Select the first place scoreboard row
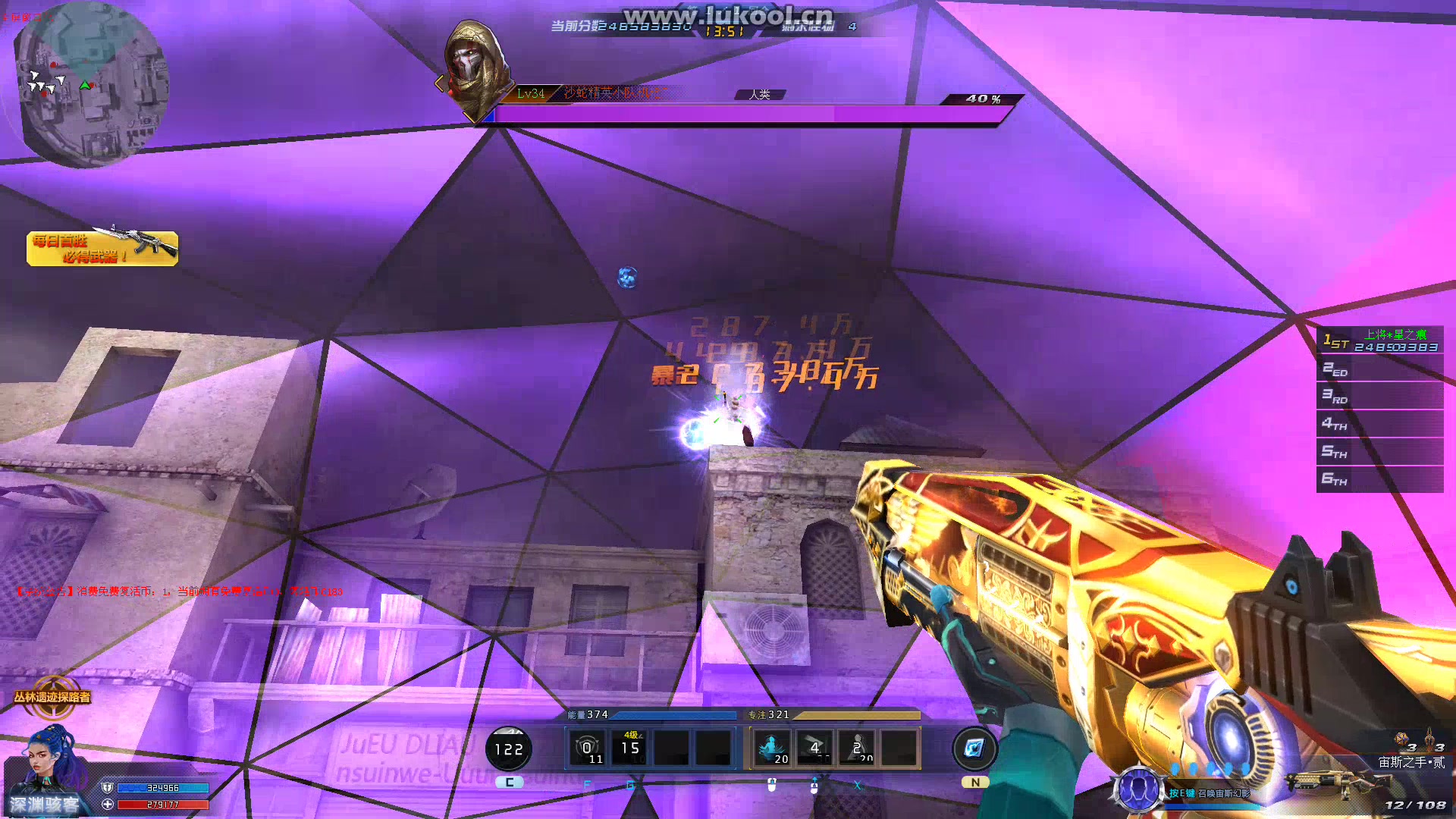This screenshot has width=1456, height=819. pyautogui.click(x=1379, y=340)
